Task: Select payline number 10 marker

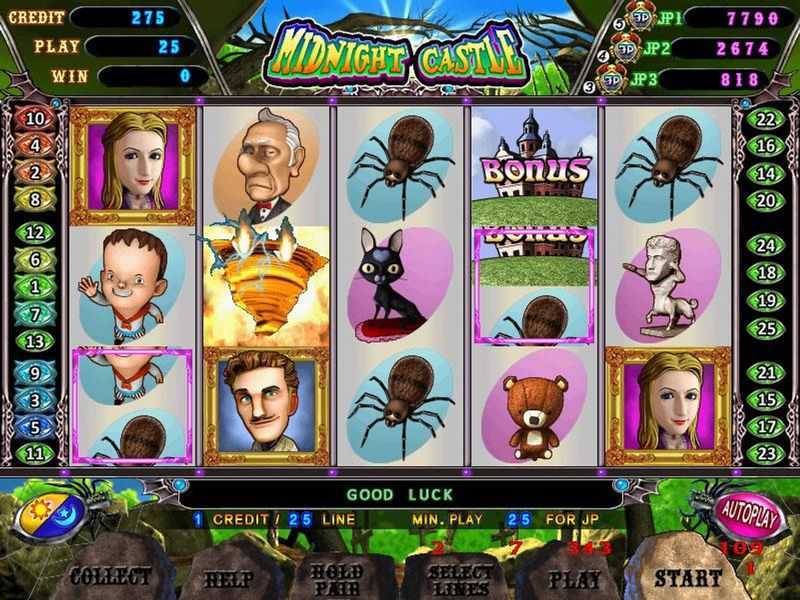Action: coord(35,118)
